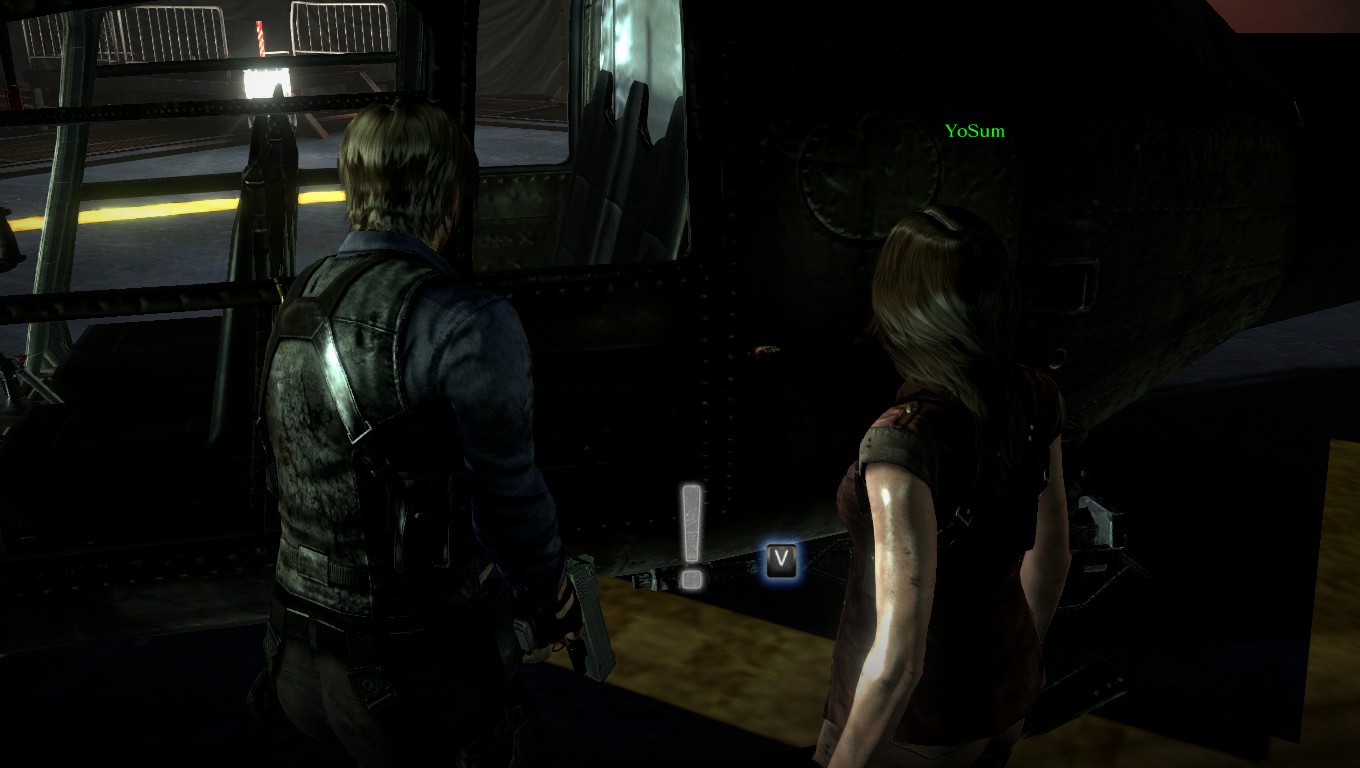Click the glowing V button icon
The width and height of the screenshot is (1360, 768).
click(x=780, y=560)
